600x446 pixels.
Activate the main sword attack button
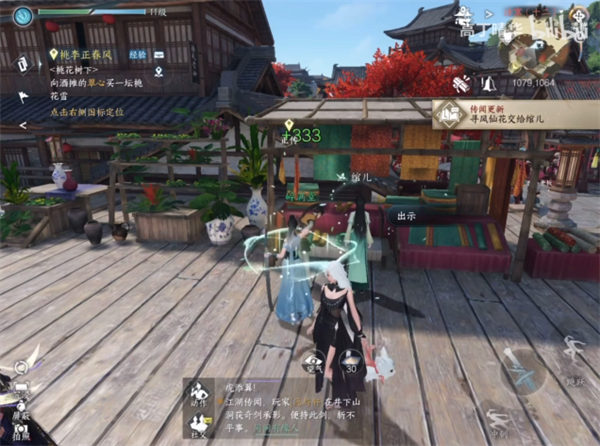tap(521, 372)
